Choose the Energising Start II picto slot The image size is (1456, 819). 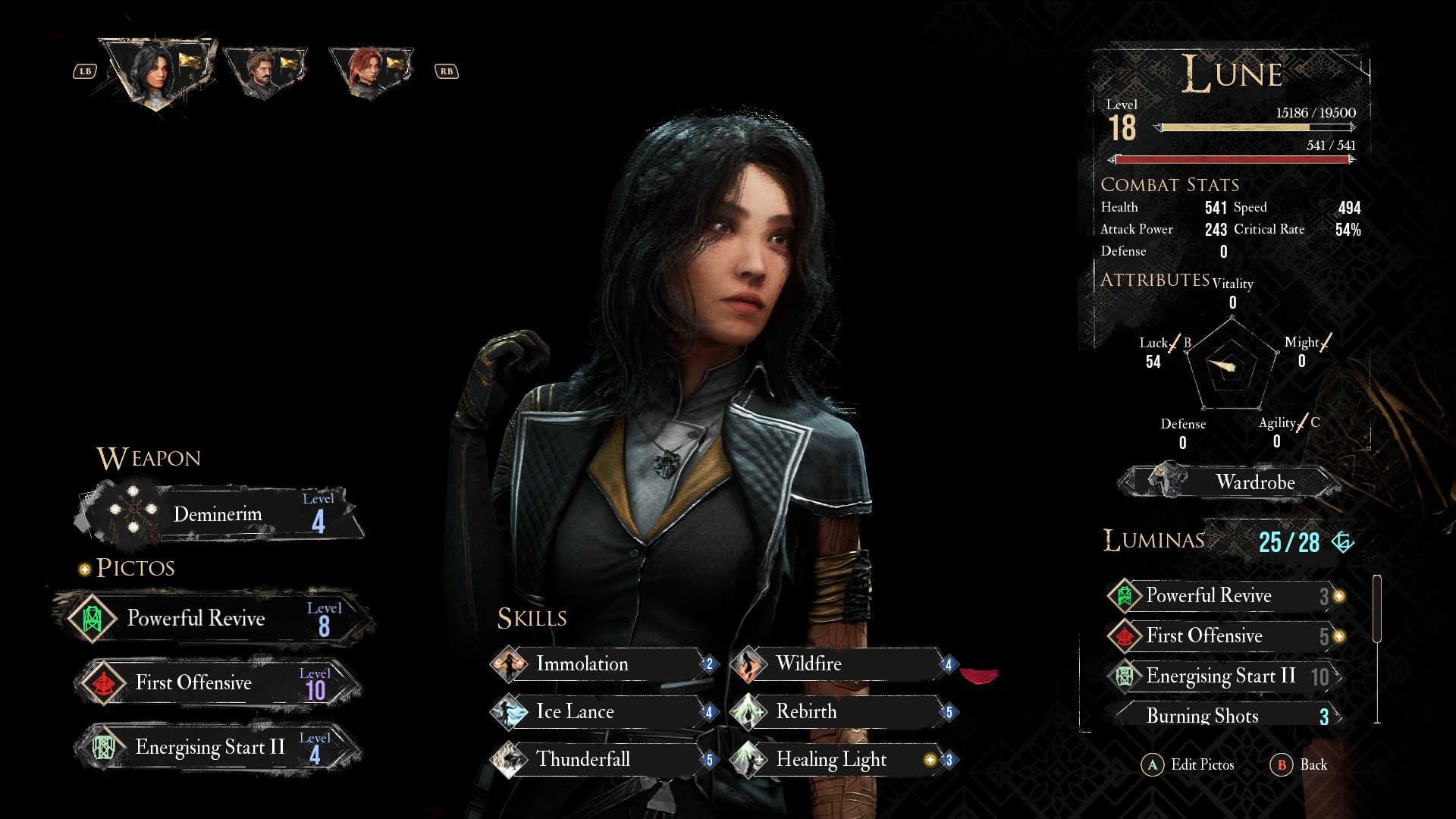(216, 748)
